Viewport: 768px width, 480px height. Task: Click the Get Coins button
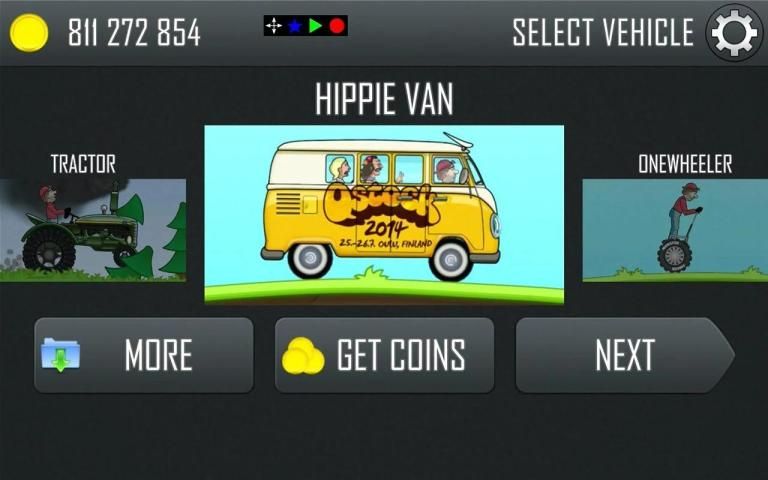point(384,355)
